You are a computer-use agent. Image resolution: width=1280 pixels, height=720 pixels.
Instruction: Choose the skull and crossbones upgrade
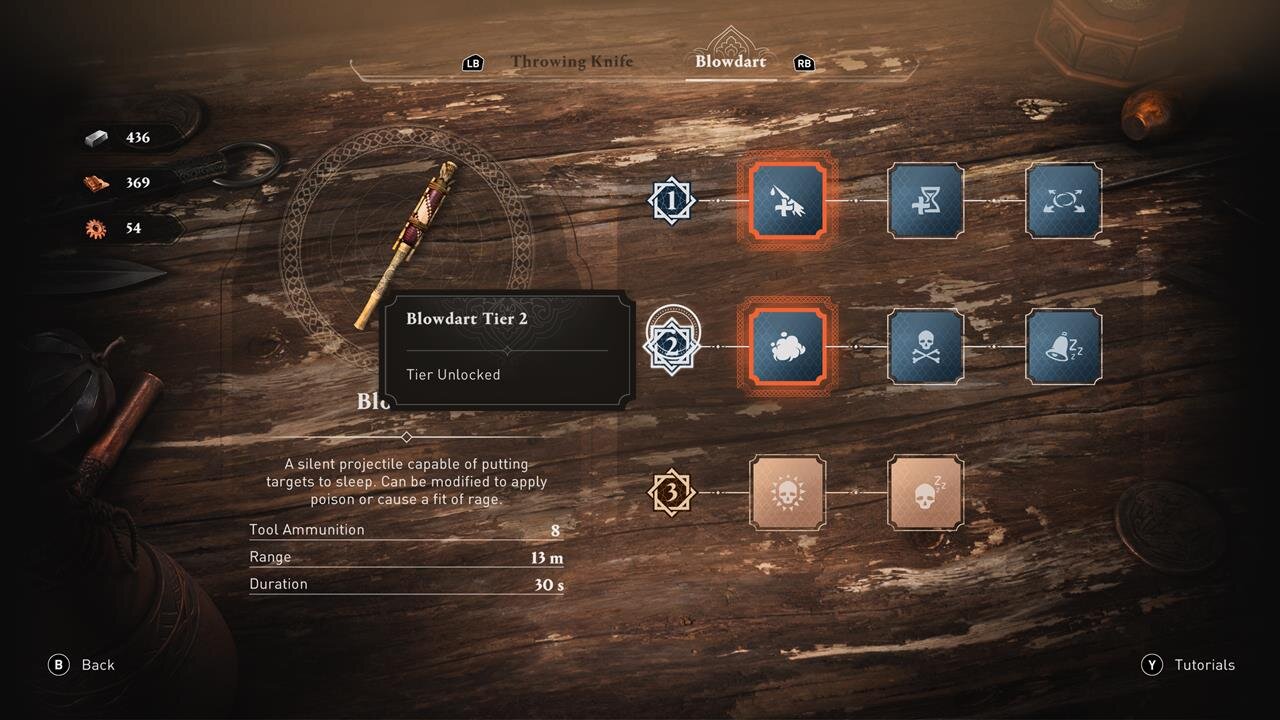[926, 346]
